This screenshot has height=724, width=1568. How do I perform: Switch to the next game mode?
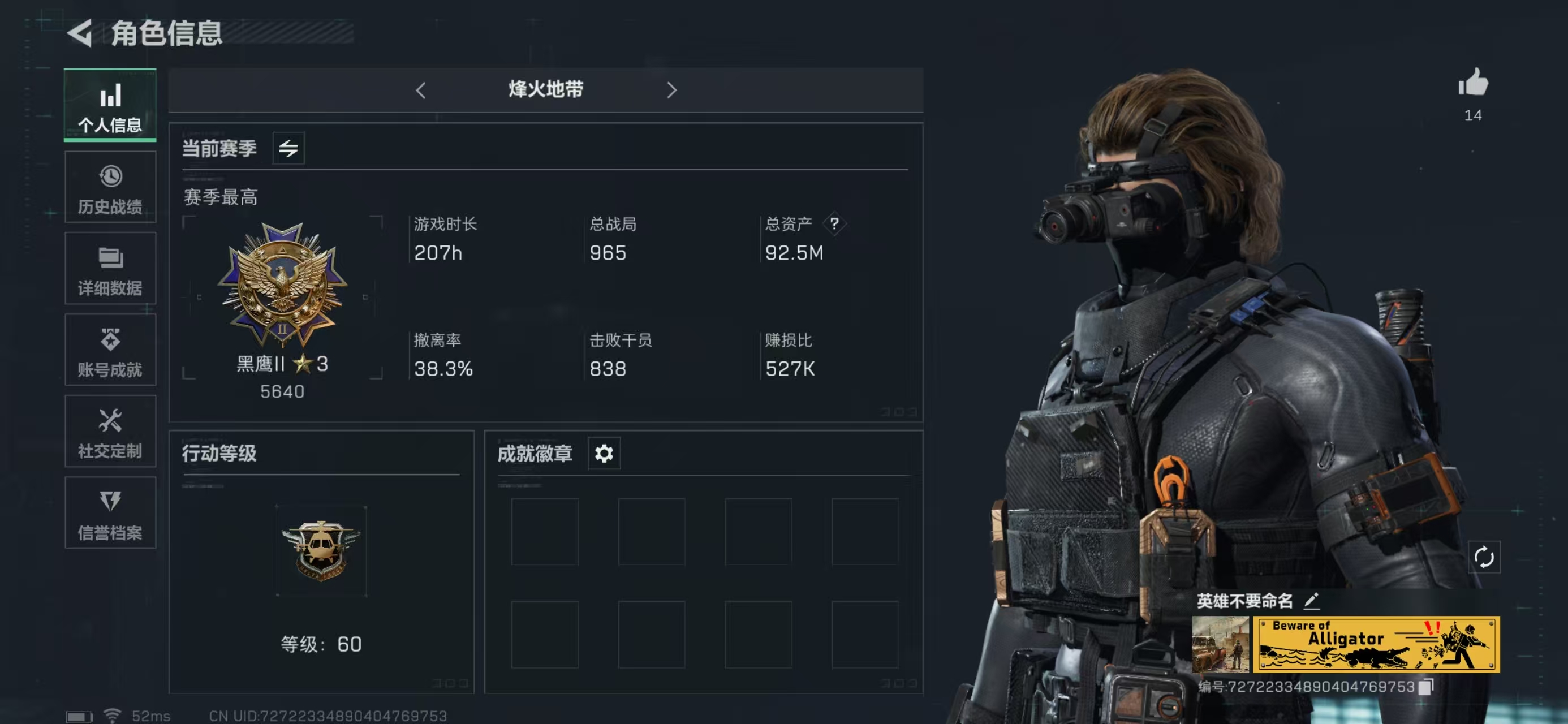(671, 90)
